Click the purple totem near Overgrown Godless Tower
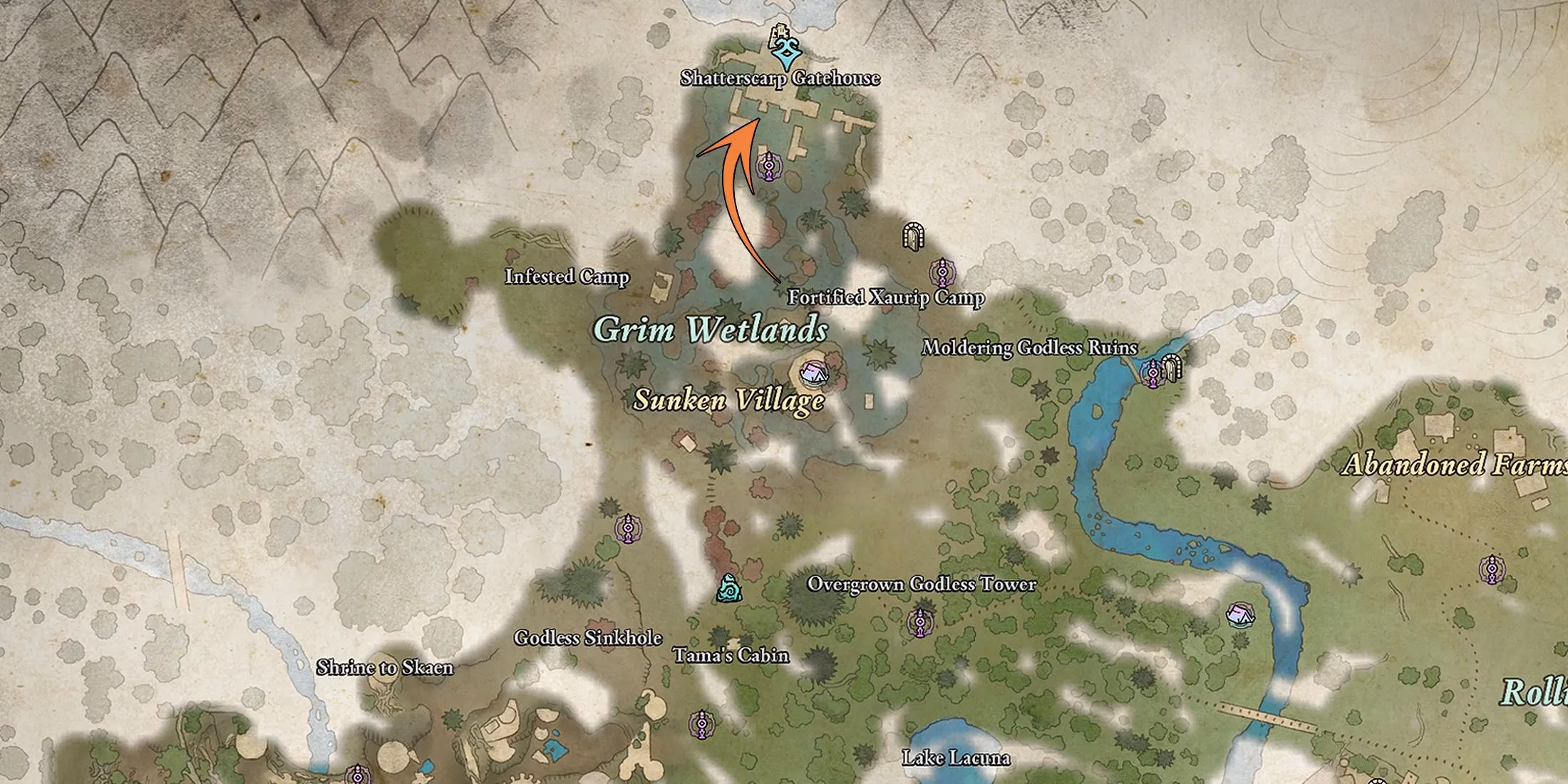The width and height of the screenshot is (1568, 784). [x=919, y=622]
